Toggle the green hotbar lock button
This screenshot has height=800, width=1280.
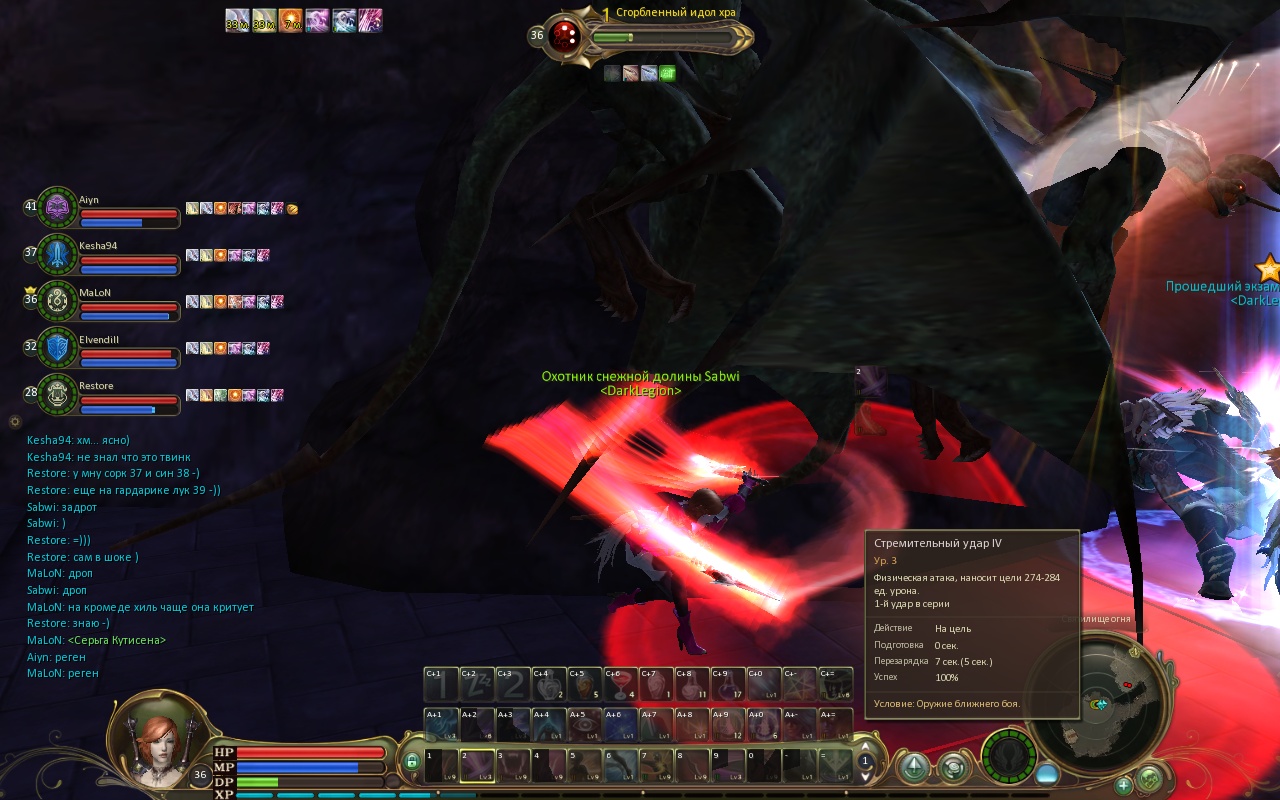[411, 763]
